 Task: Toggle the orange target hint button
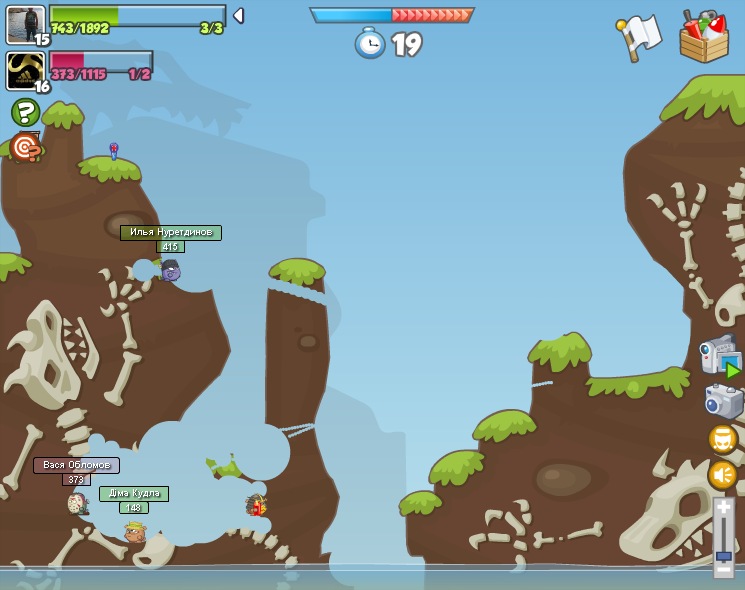(x=25, y=148)
